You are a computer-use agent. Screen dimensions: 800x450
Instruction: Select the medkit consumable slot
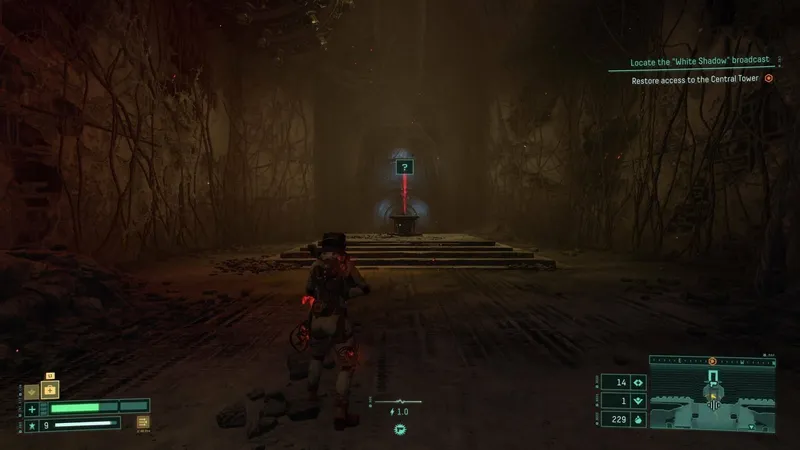click(49, 389)
